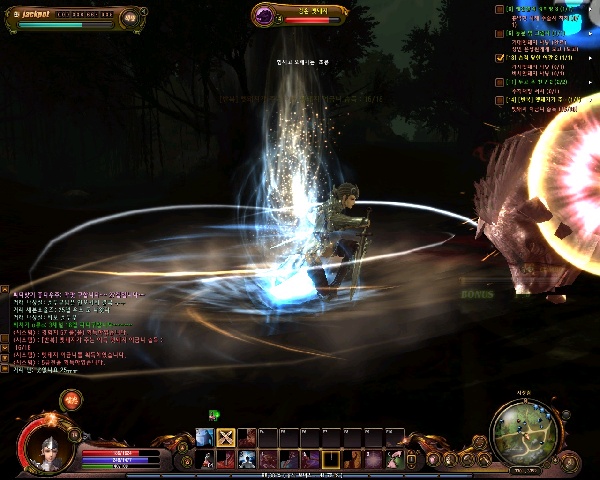Select the crossed swords hotbar skill
Screen dimensions: 600x480
(x=226, y=437)
